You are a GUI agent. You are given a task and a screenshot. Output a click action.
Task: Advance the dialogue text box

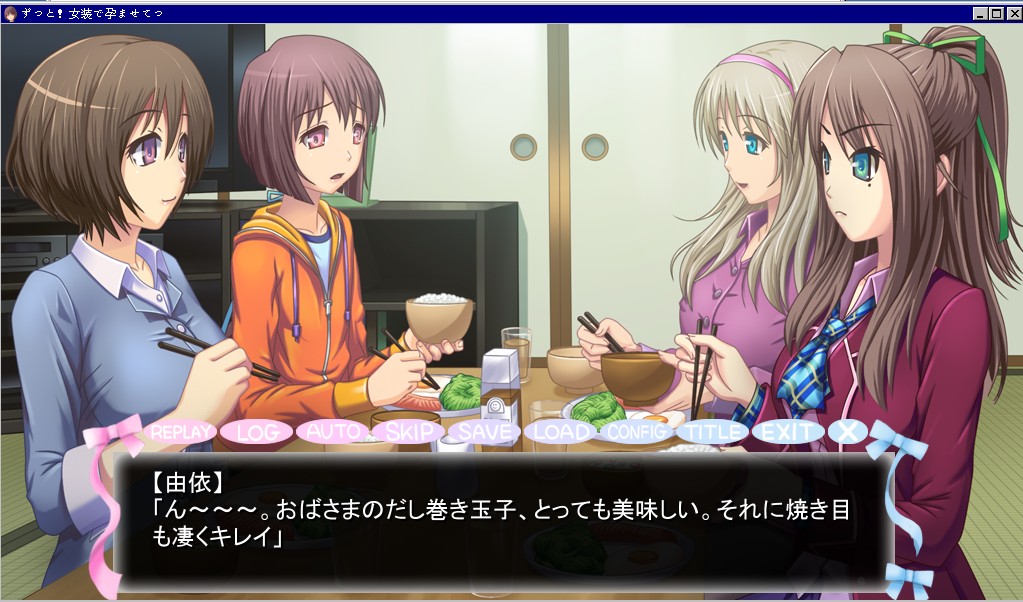point(502,520)
